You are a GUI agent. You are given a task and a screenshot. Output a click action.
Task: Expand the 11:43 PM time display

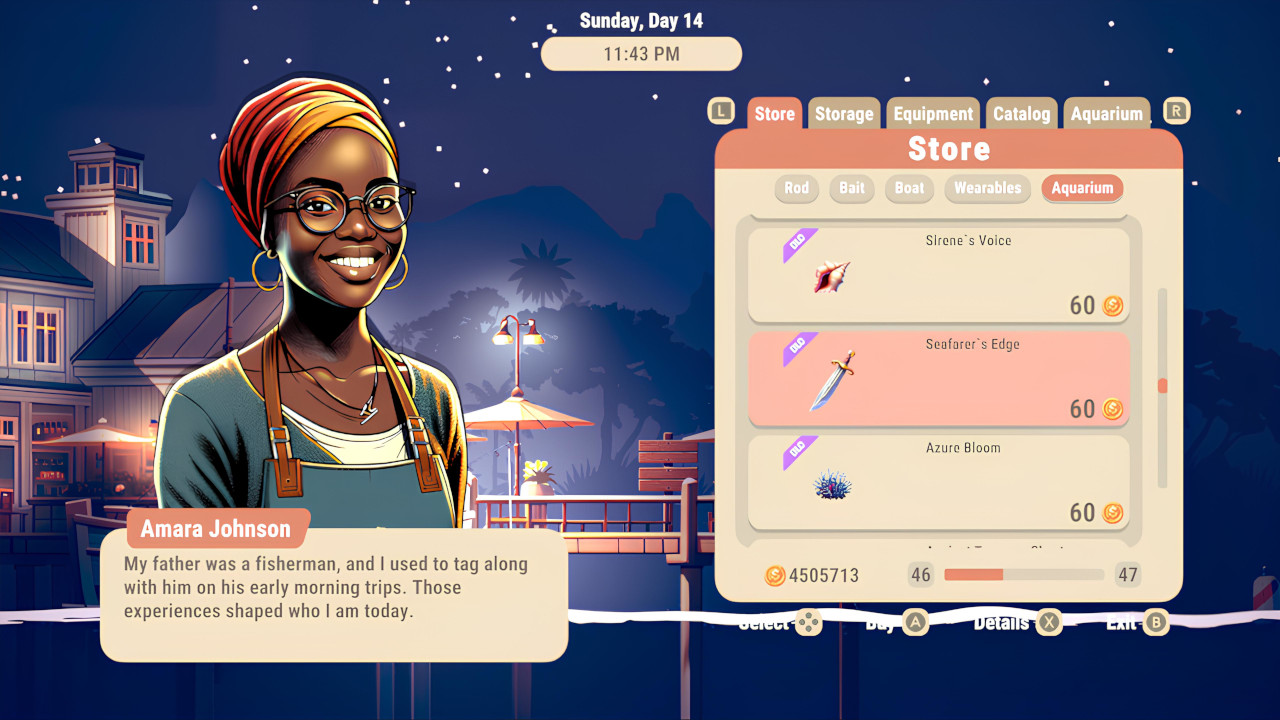click(x=640, y=53)
